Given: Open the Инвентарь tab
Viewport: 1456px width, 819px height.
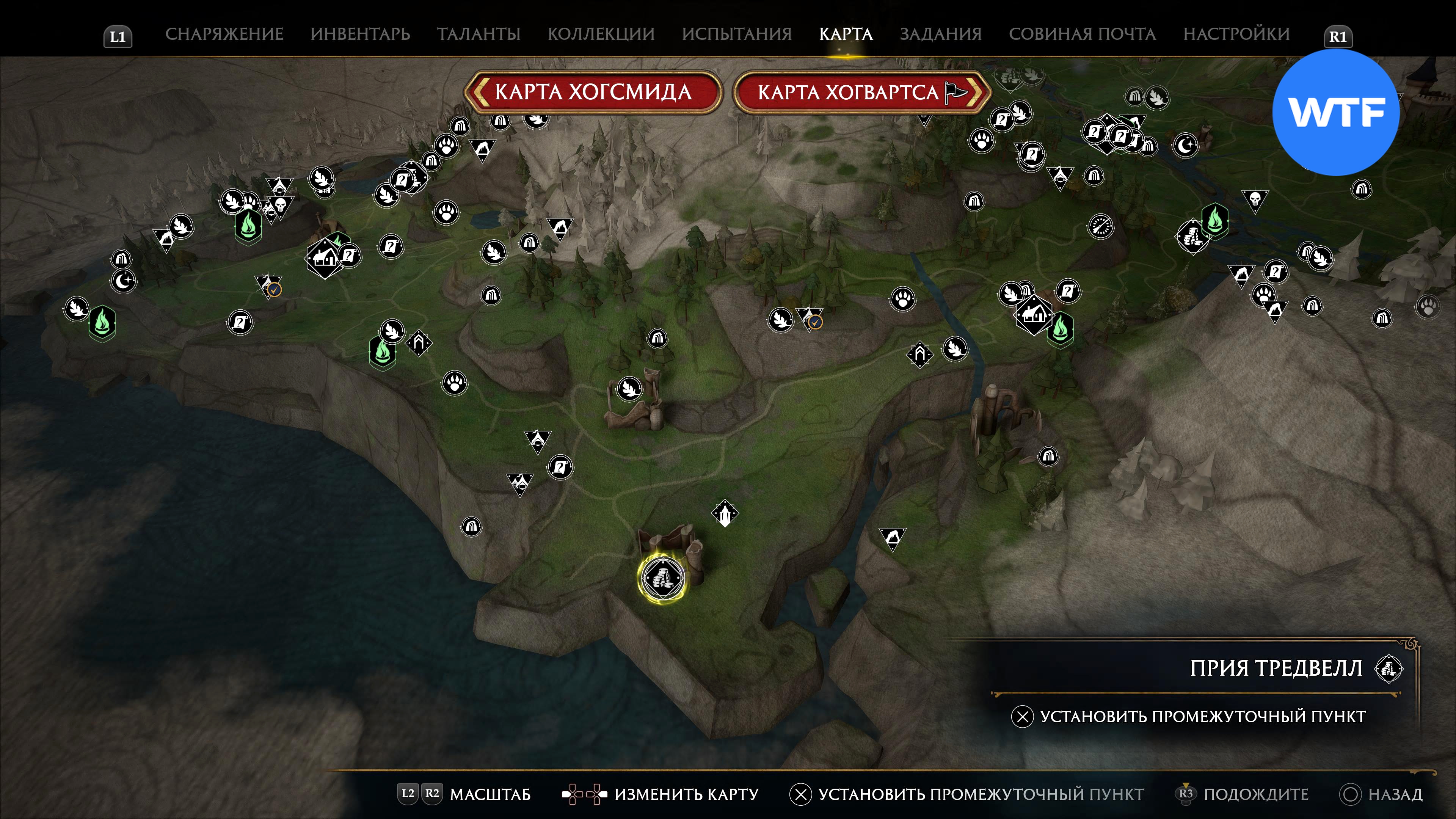Looking at the screenshot, I should [x=360, y=34].
